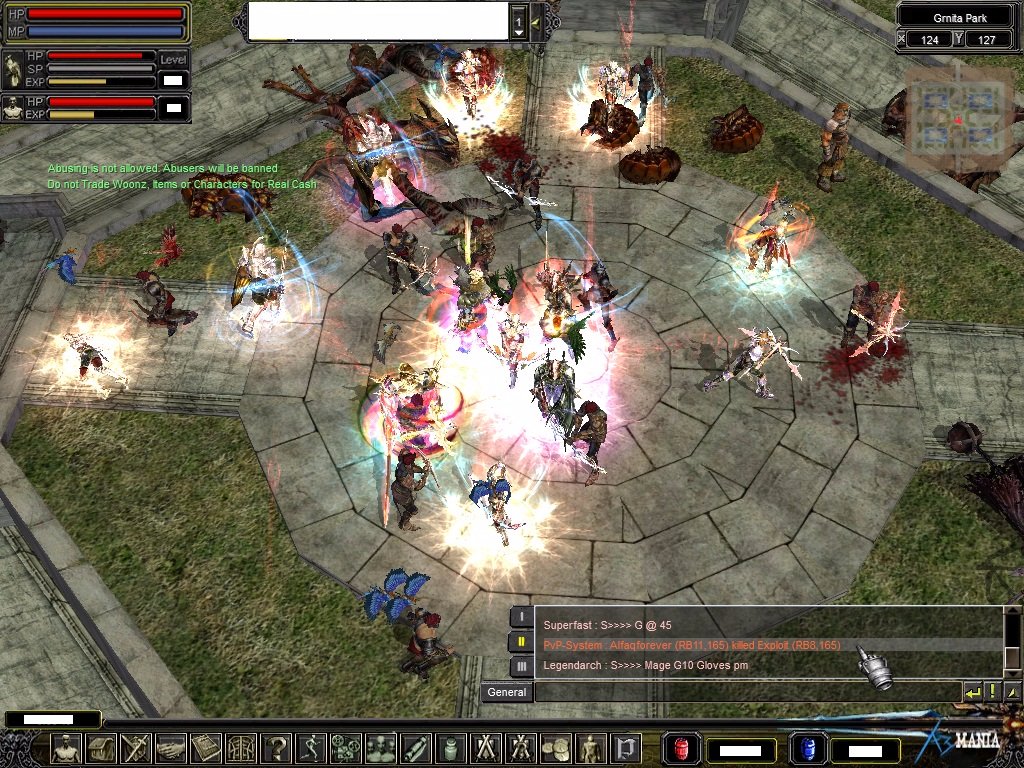Image resolution: width=1024 pixels, height=768 pixels.
Task: Send message with the enter arrow button
Action: (973, 692)
